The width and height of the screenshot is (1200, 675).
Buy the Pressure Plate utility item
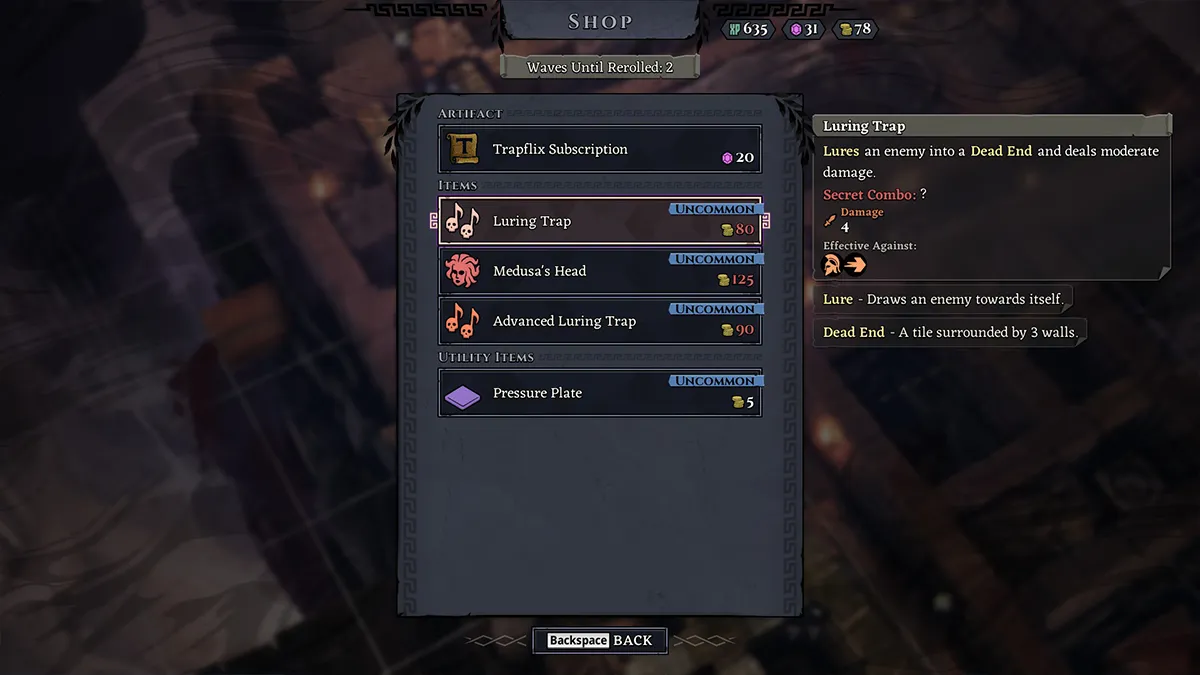(x=600, y=393)
